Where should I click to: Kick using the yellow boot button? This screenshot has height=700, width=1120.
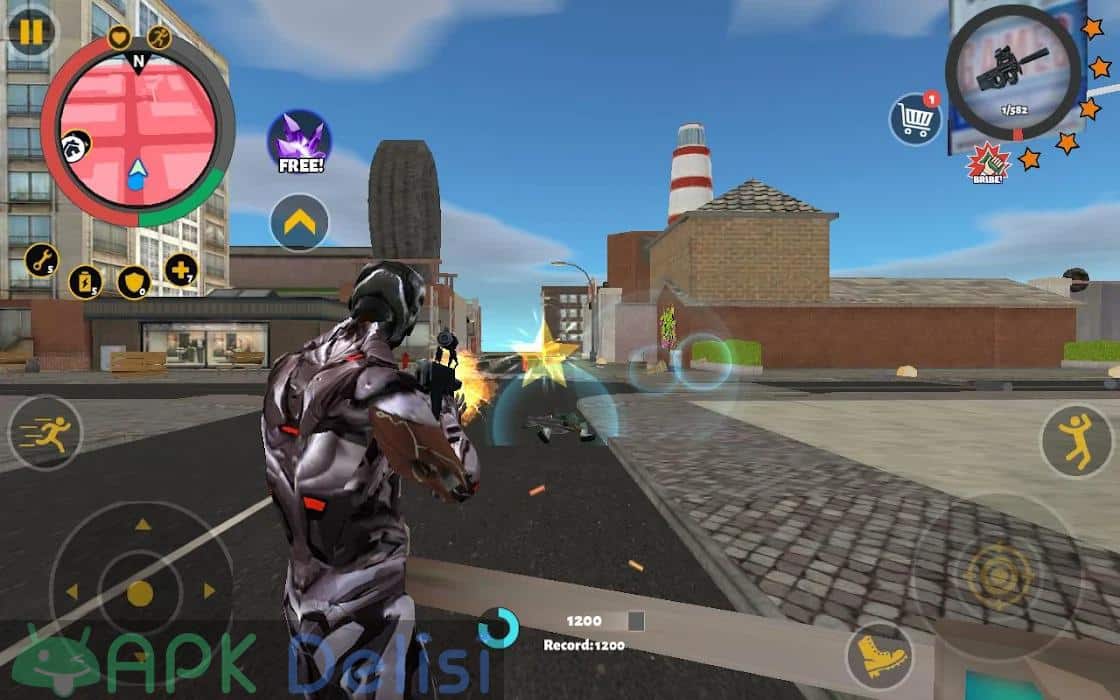click(881, 656)
